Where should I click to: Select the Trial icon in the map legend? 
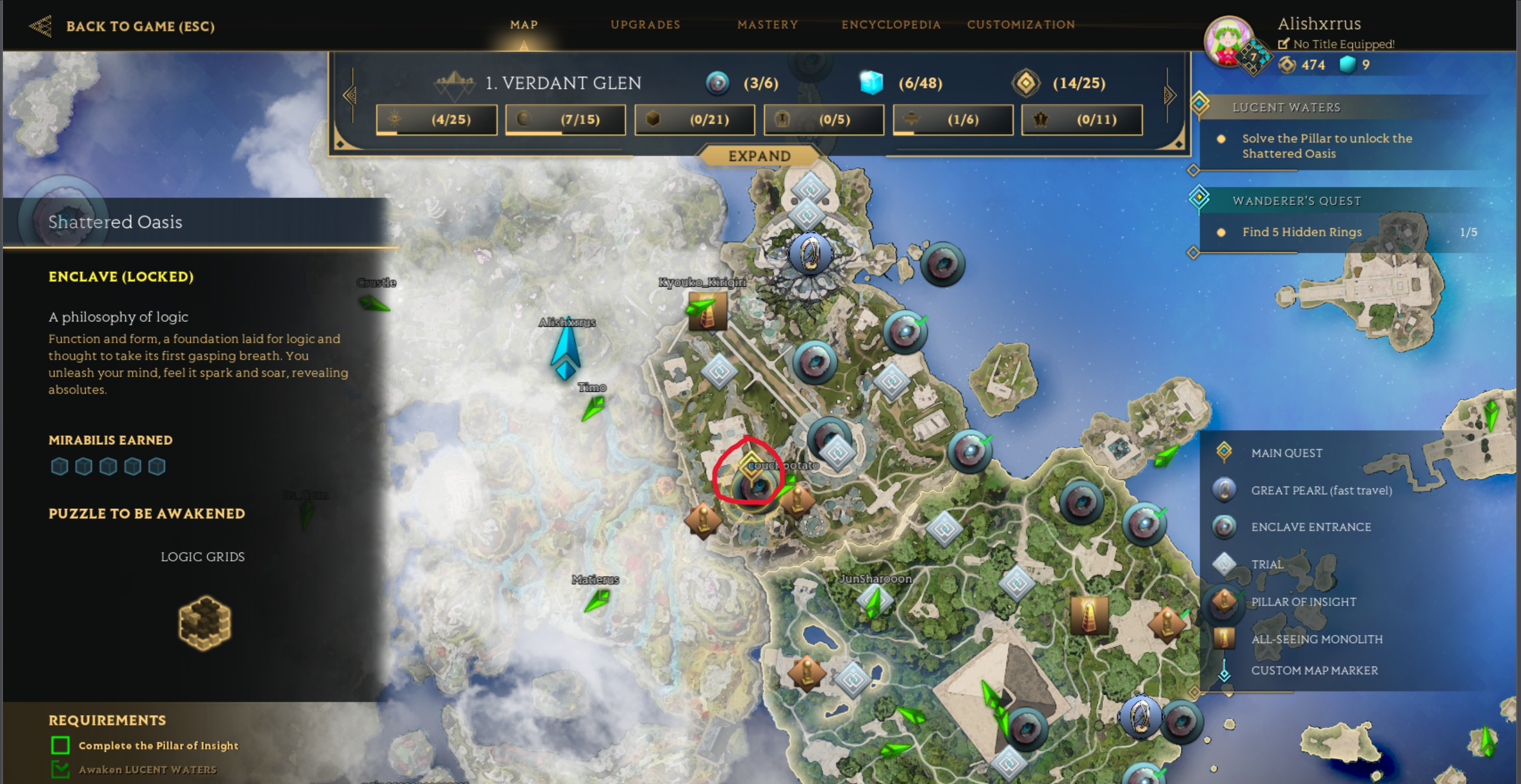[1225, 564]
